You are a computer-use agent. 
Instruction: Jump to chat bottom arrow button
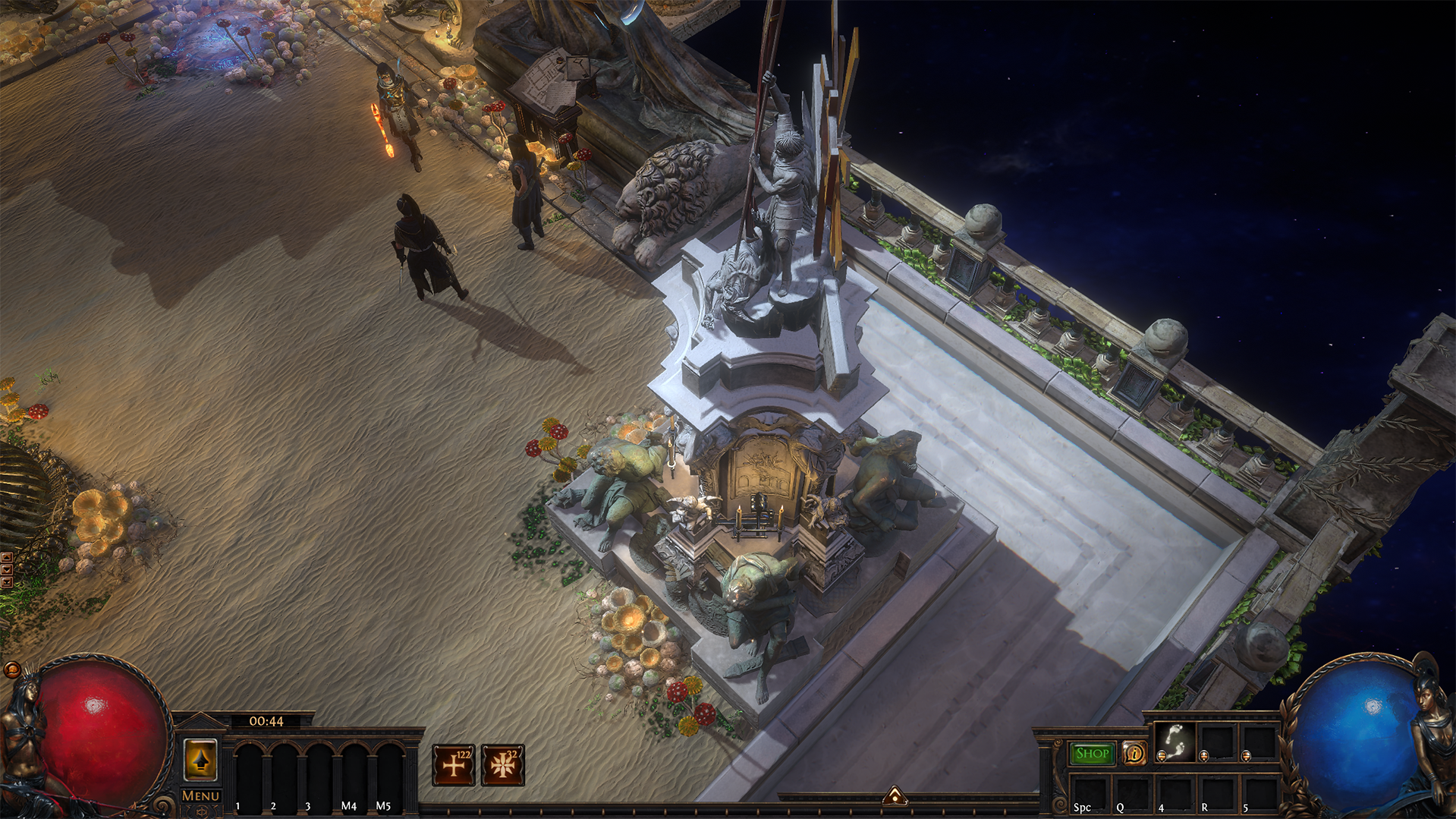click(6, 582)
